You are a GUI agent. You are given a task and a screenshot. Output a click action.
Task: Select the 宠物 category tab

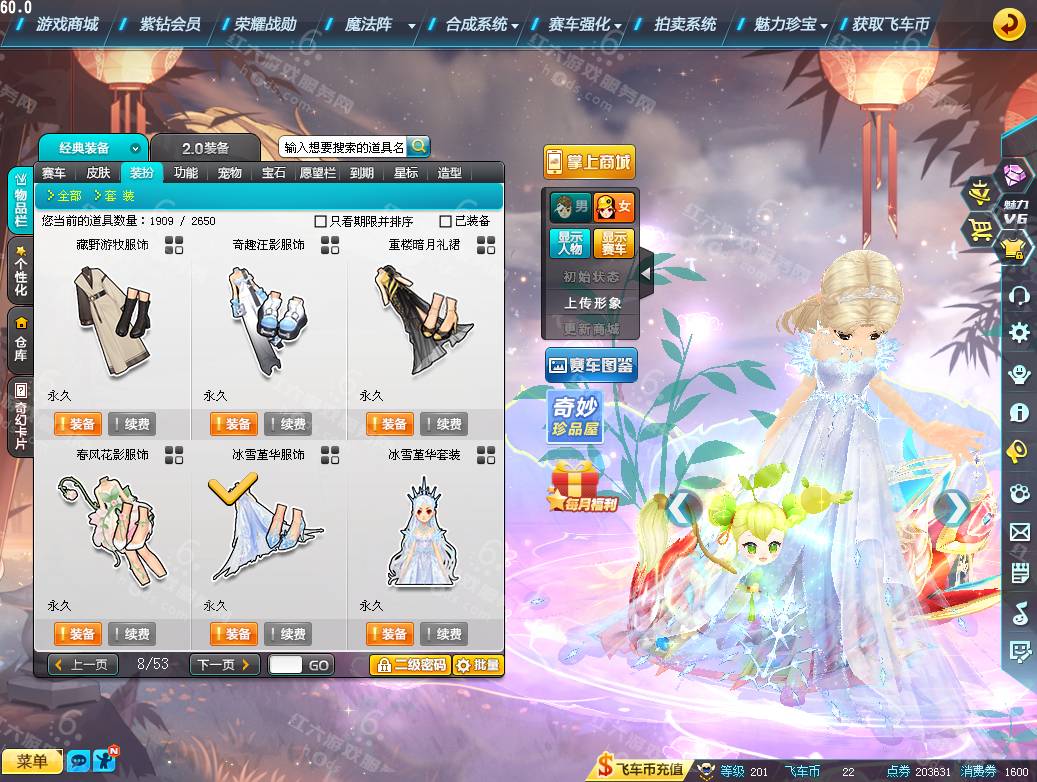pos(230,173)
